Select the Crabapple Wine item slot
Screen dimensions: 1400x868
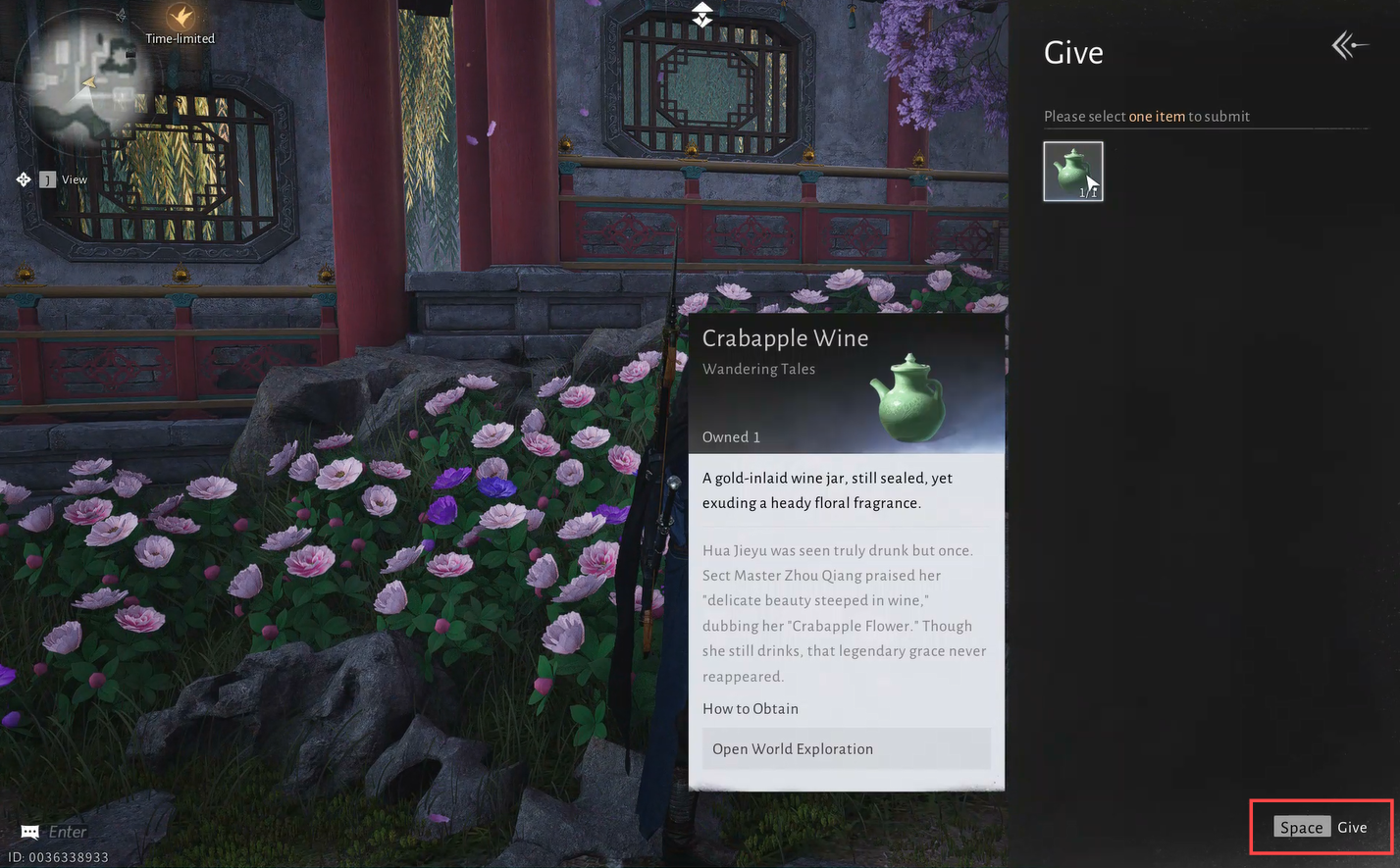click(x=1072, y=172)
